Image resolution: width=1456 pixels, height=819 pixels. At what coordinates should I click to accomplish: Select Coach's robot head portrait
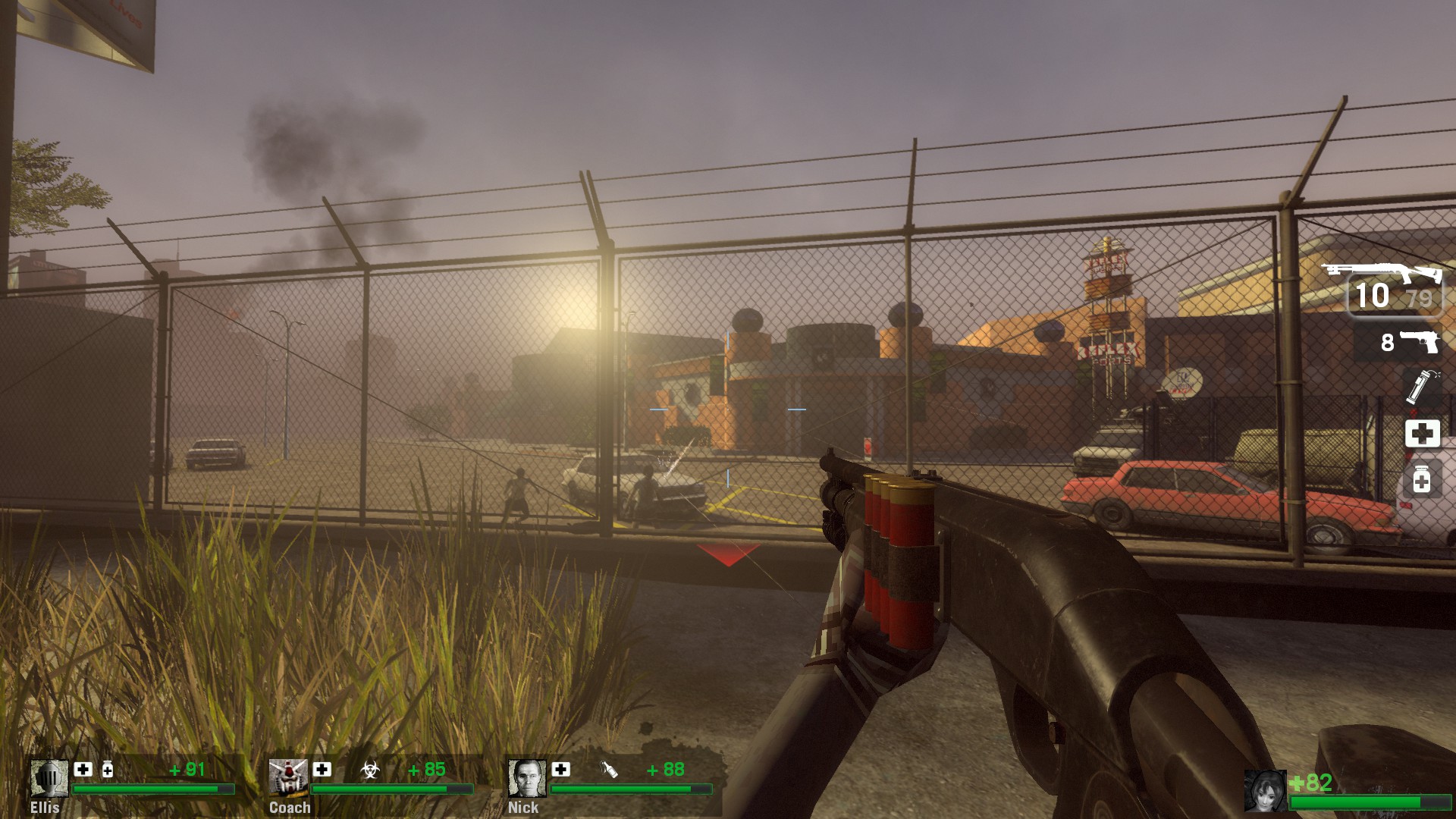pyautogui.click(x=287, y=778)
